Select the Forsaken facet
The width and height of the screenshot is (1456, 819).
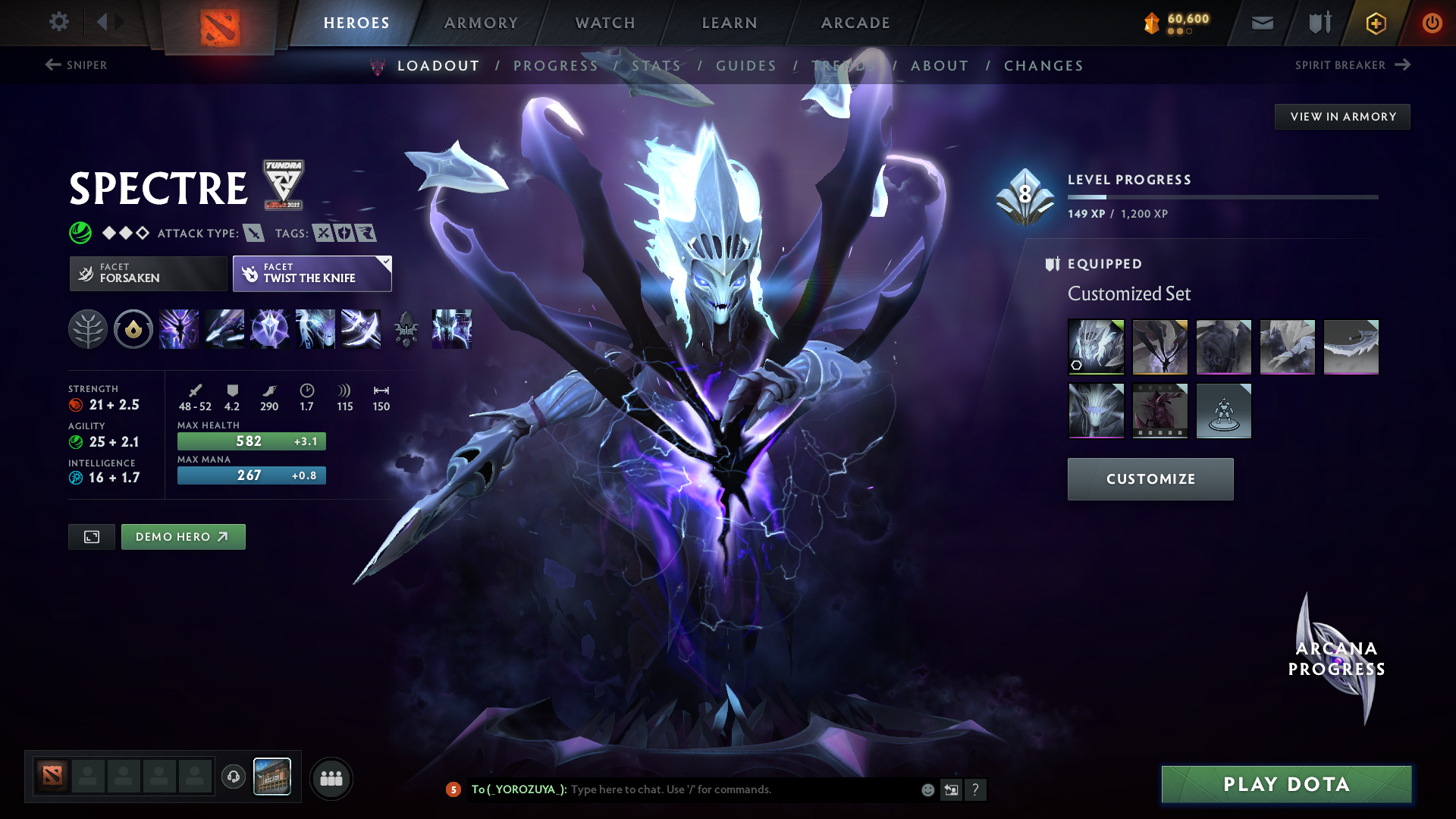(x=147, y=273)
